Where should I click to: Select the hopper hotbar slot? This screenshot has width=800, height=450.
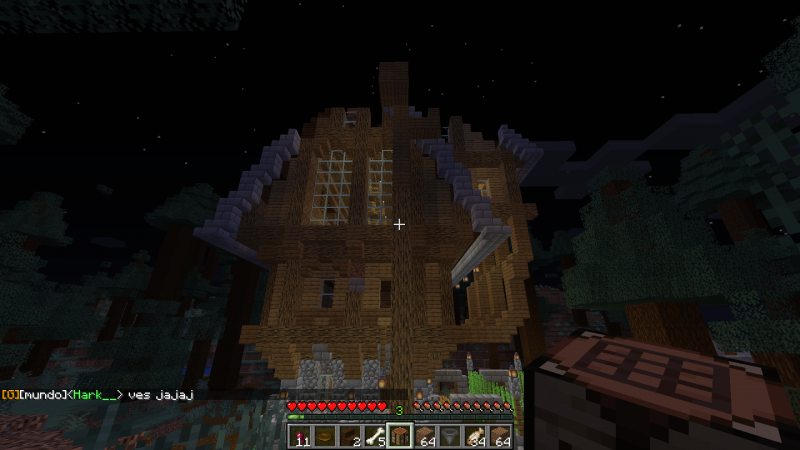point(450,436)
